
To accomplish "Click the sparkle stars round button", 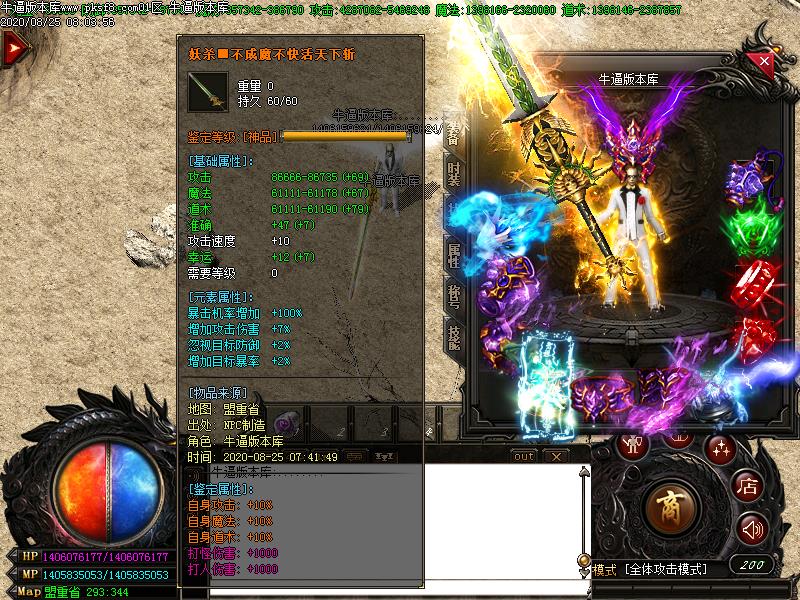I will click(x=719, y=447).
